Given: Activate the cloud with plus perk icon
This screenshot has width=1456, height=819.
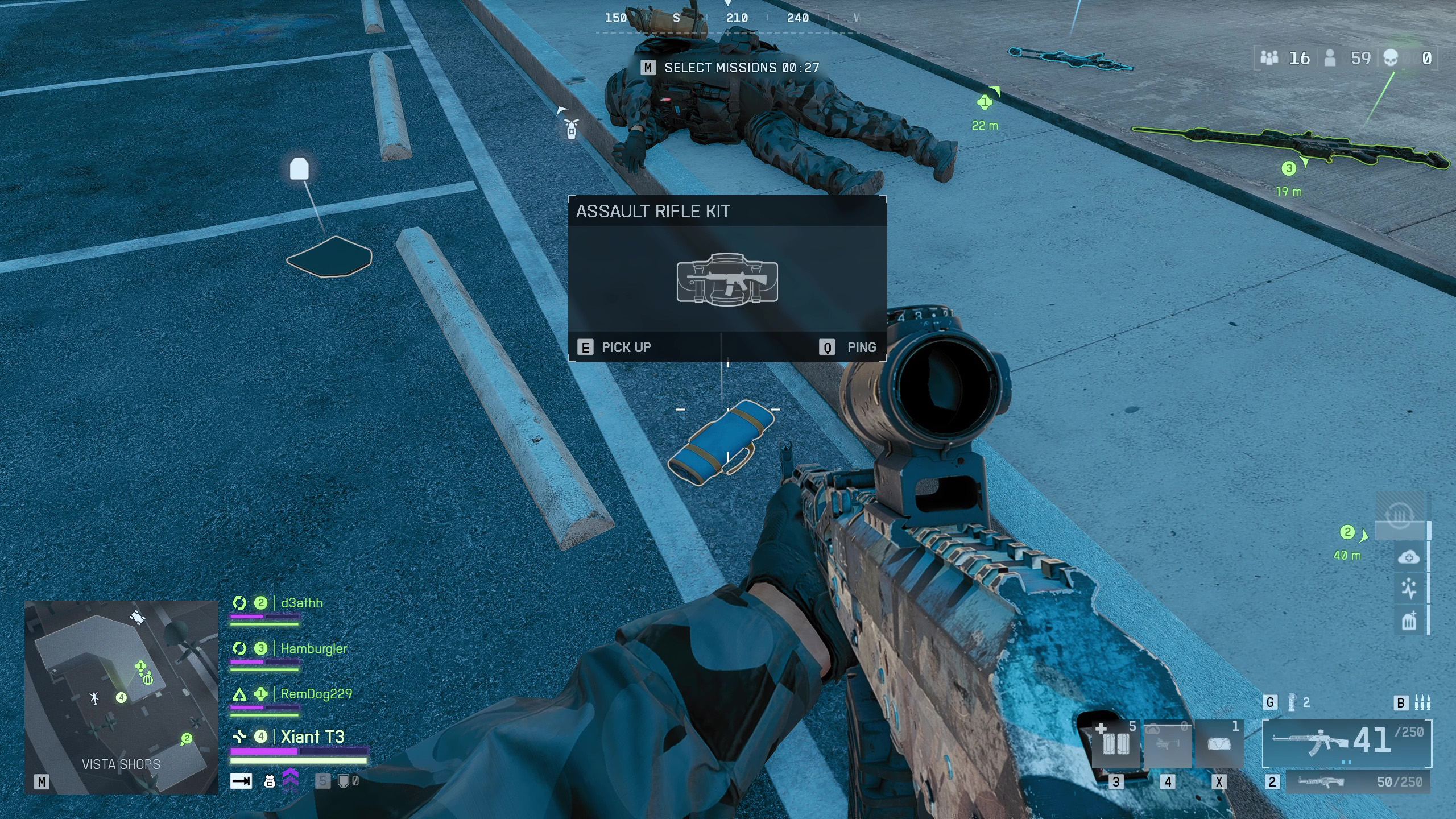Looking at the screenshot, I should (1408, 557).
